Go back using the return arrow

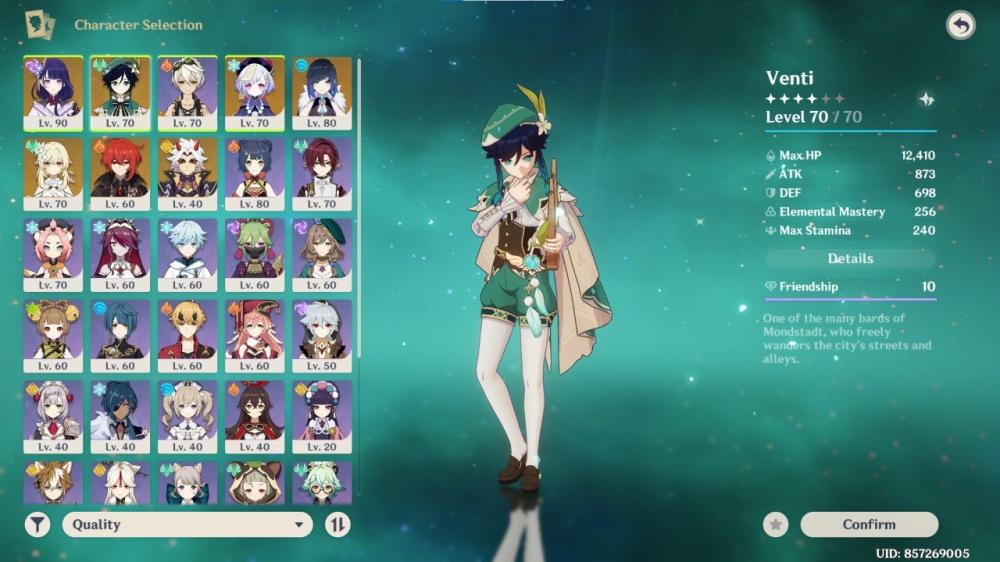[960, 26]
